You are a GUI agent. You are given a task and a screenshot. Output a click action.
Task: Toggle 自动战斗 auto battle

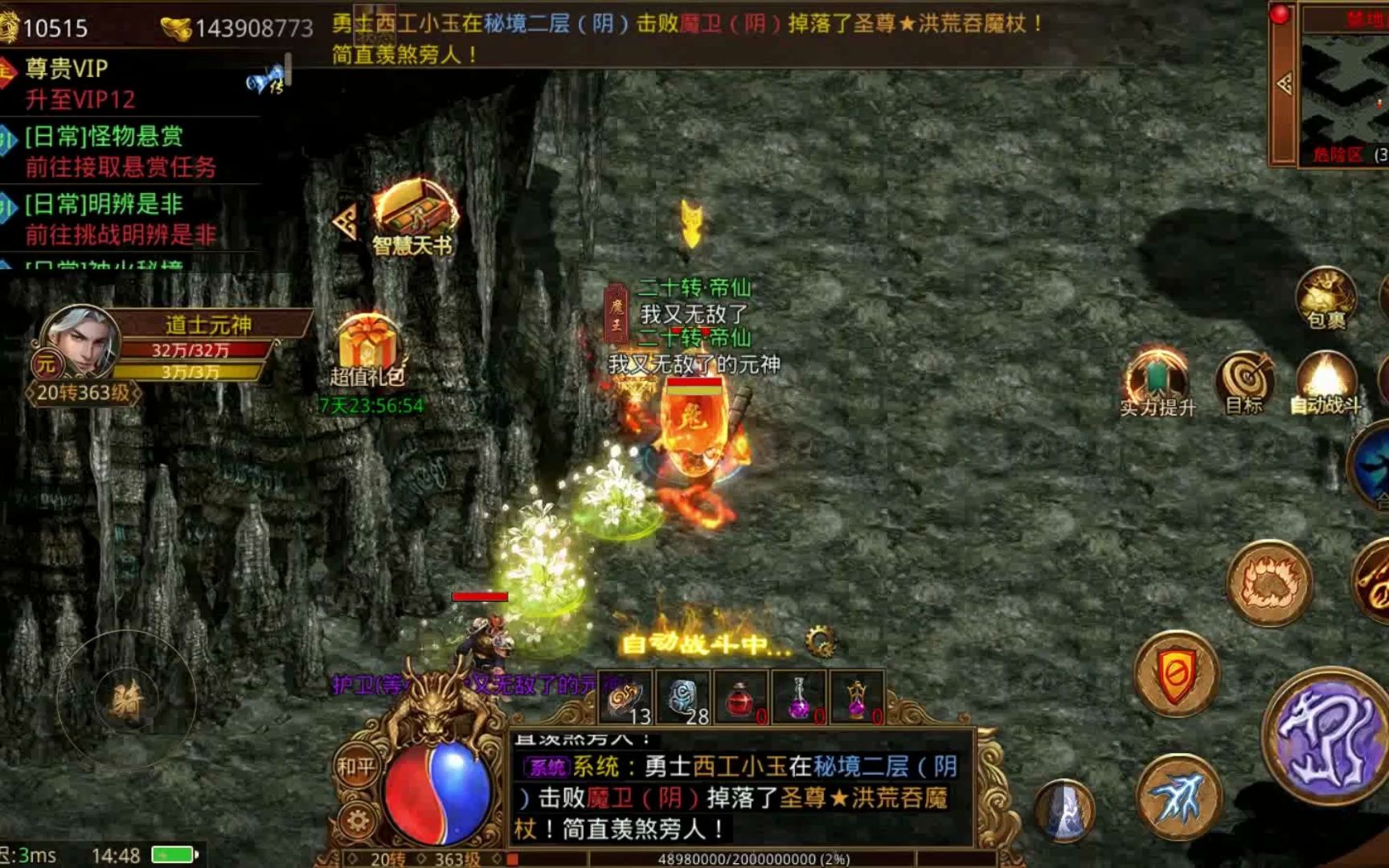1325,379
